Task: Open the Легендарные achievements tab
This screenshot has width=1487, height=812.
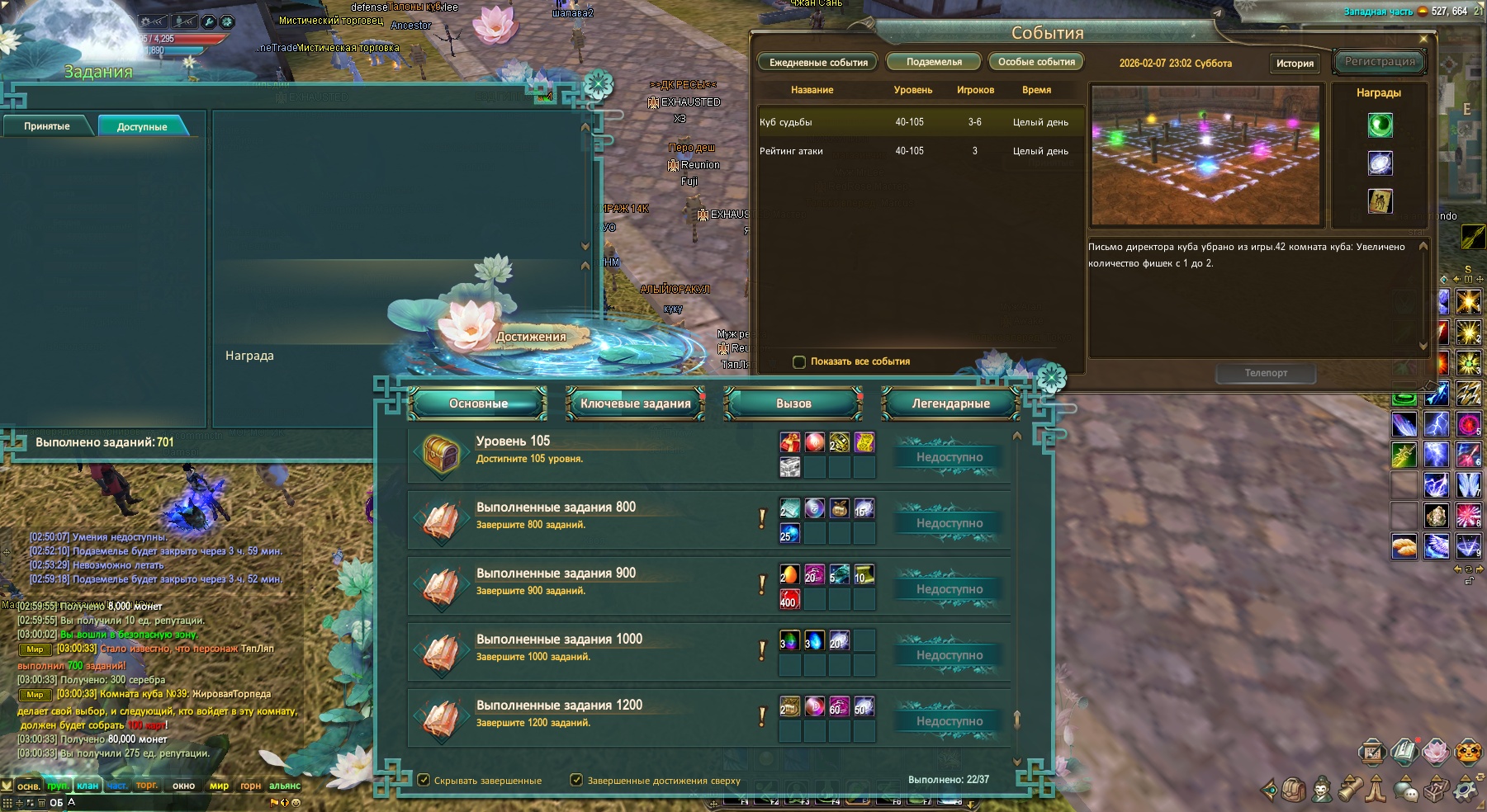Action: pyautogui.click(x=950, y=404)
